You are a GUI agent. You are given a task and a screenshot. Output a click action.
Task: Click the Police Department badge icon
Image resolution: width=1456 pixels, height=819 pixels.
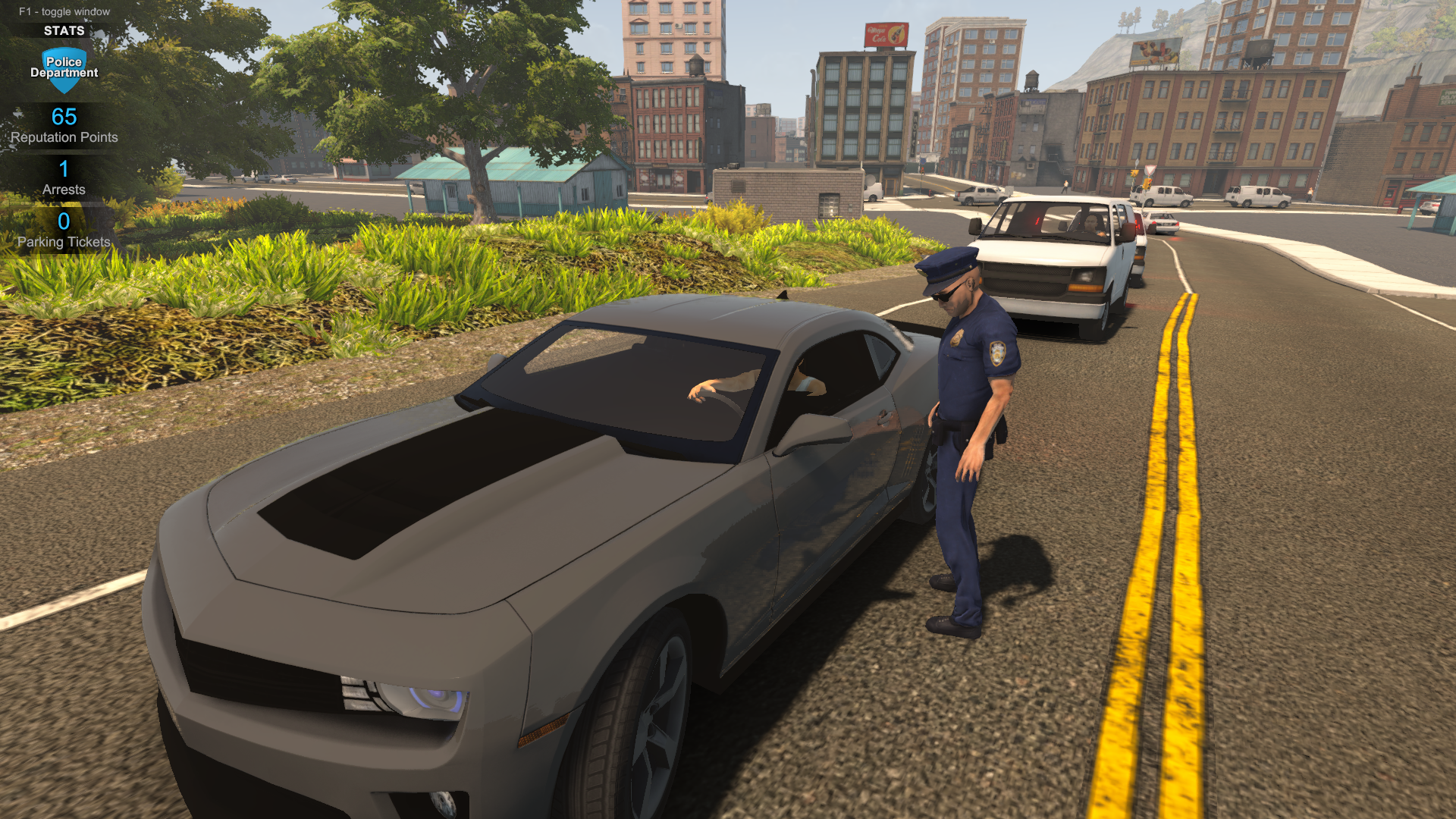pos(64,69)
